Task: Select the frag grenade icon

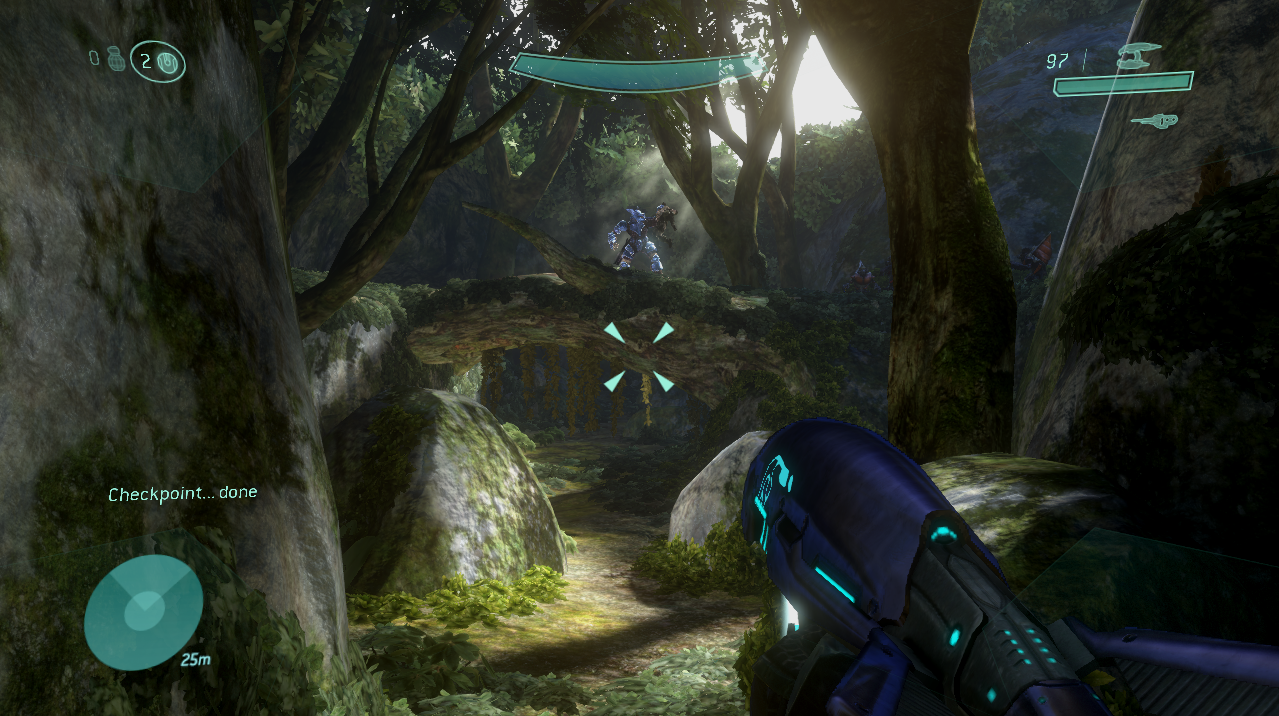Action: 114,59
